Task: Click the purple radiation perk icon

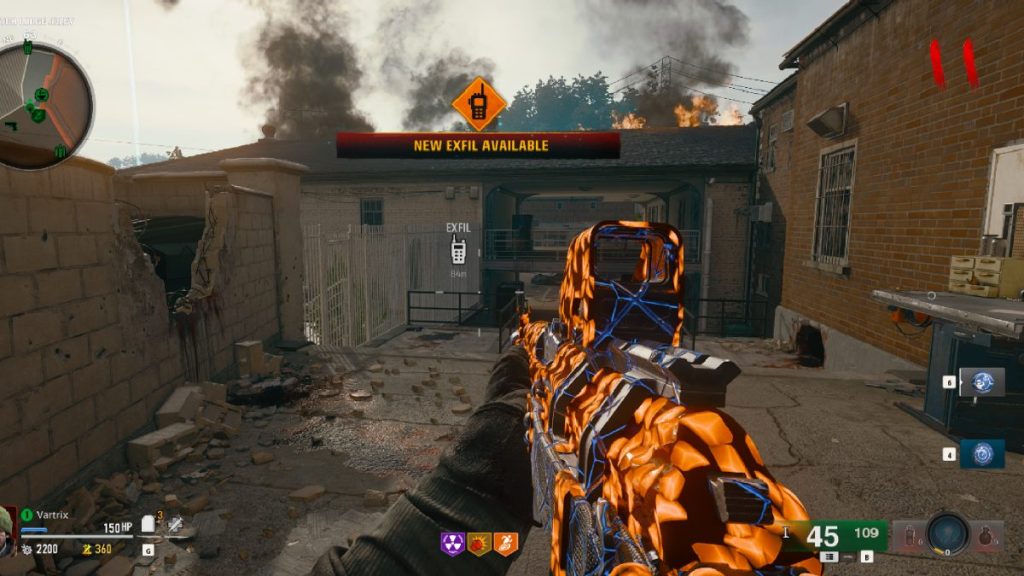Action: click(452, 543)
